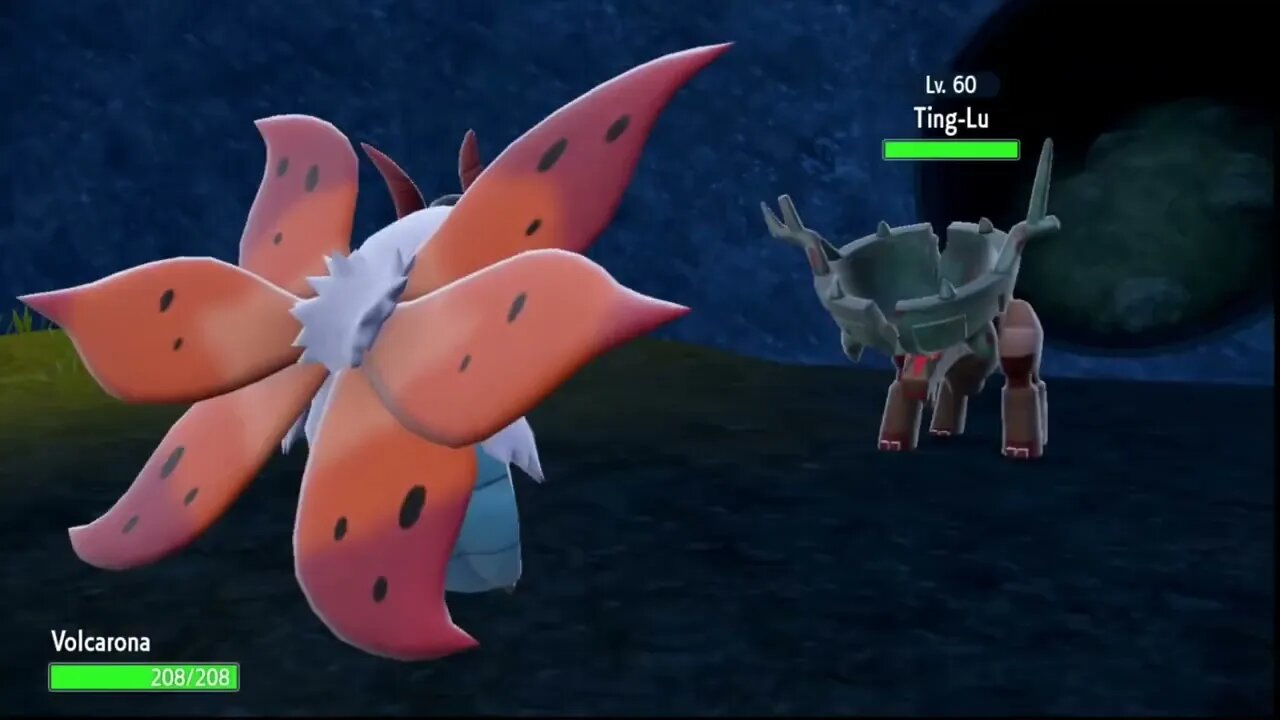Click Ting-Lu's cauldron-shaped head

(x=930, y=270)
